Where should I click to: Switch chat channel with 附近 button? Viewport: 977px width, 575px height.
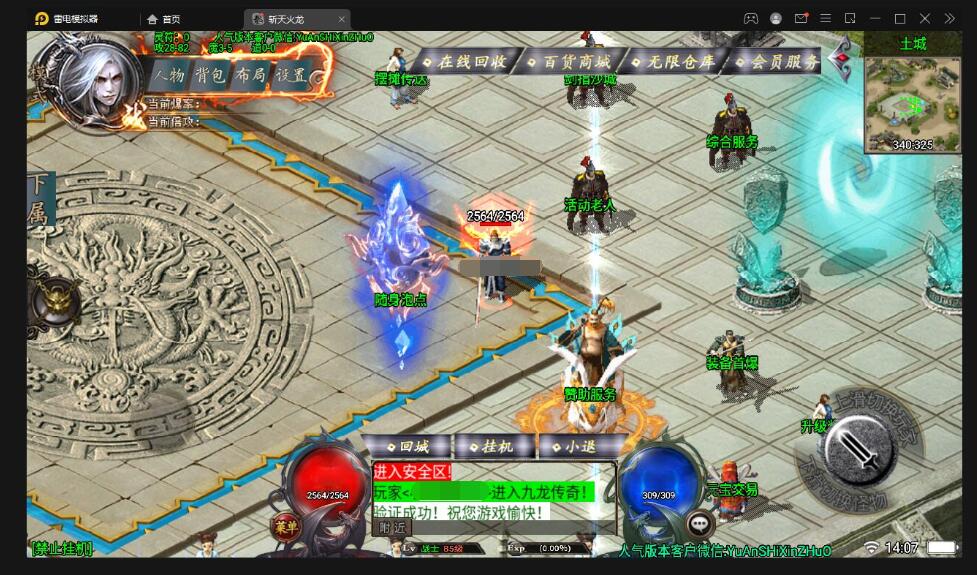392,527
